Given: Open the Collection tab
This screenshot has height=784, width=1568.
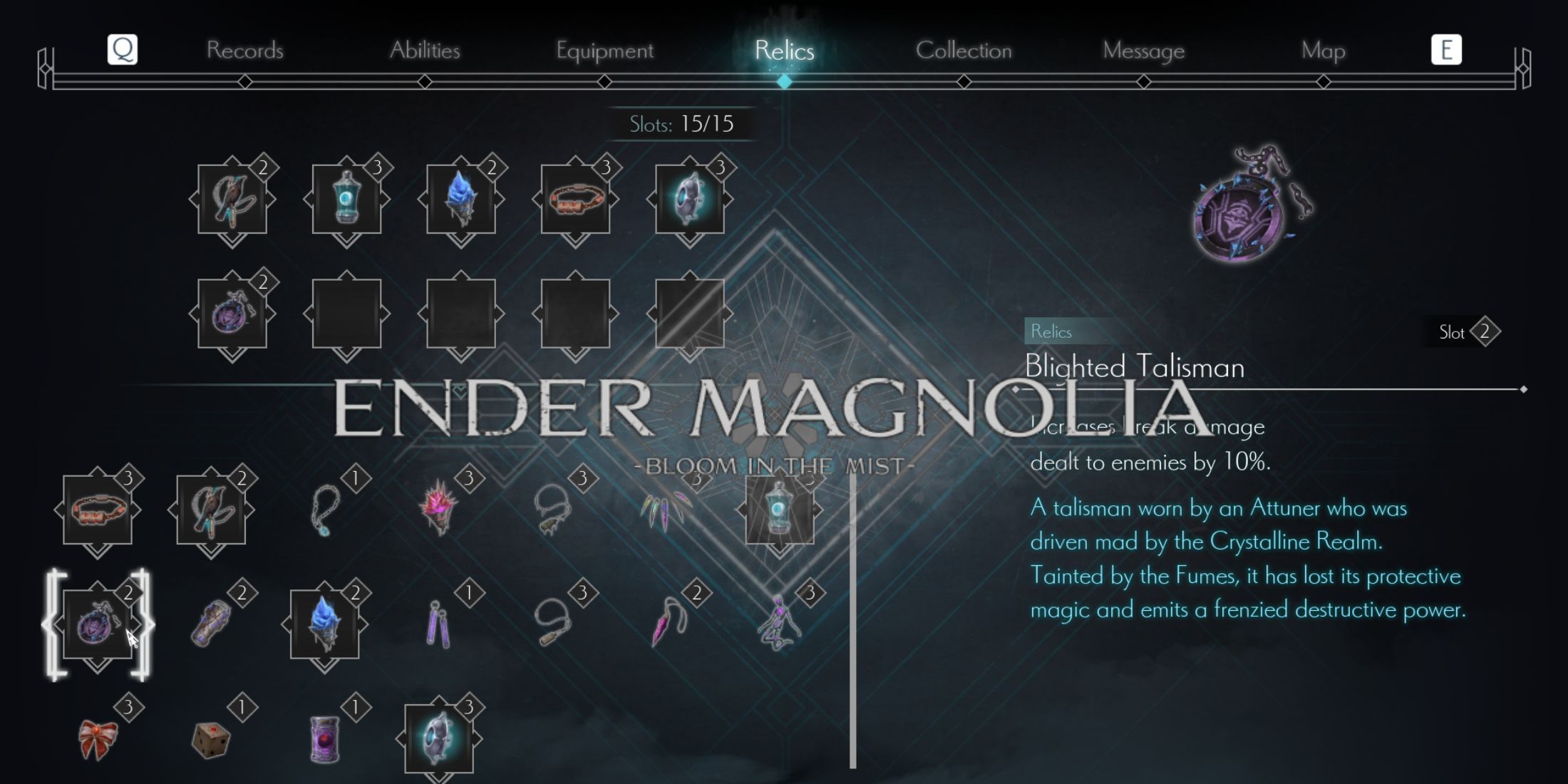Looking at the screenshot, I should click(x=964, y=51).
